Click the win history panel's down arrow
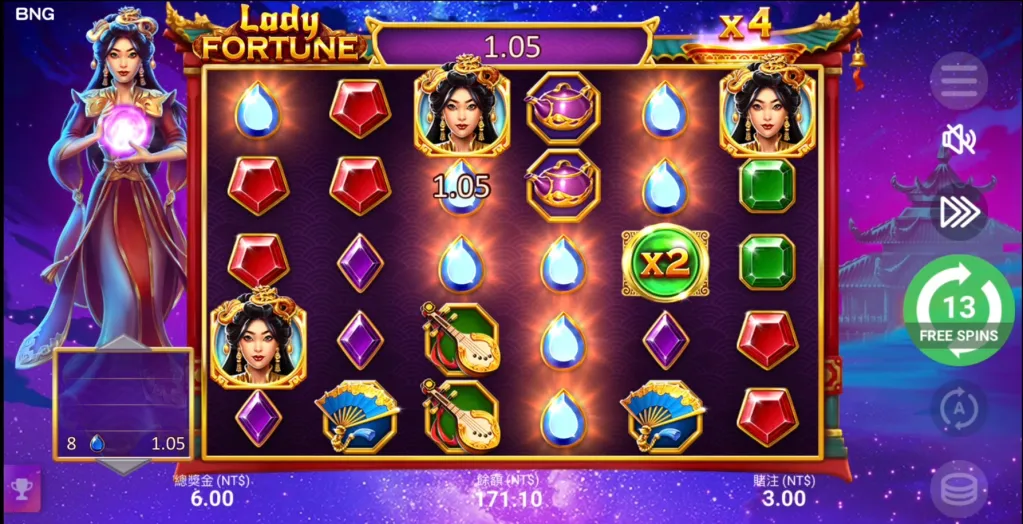This screenshot has width=1023, height=524. coord(123,466)
